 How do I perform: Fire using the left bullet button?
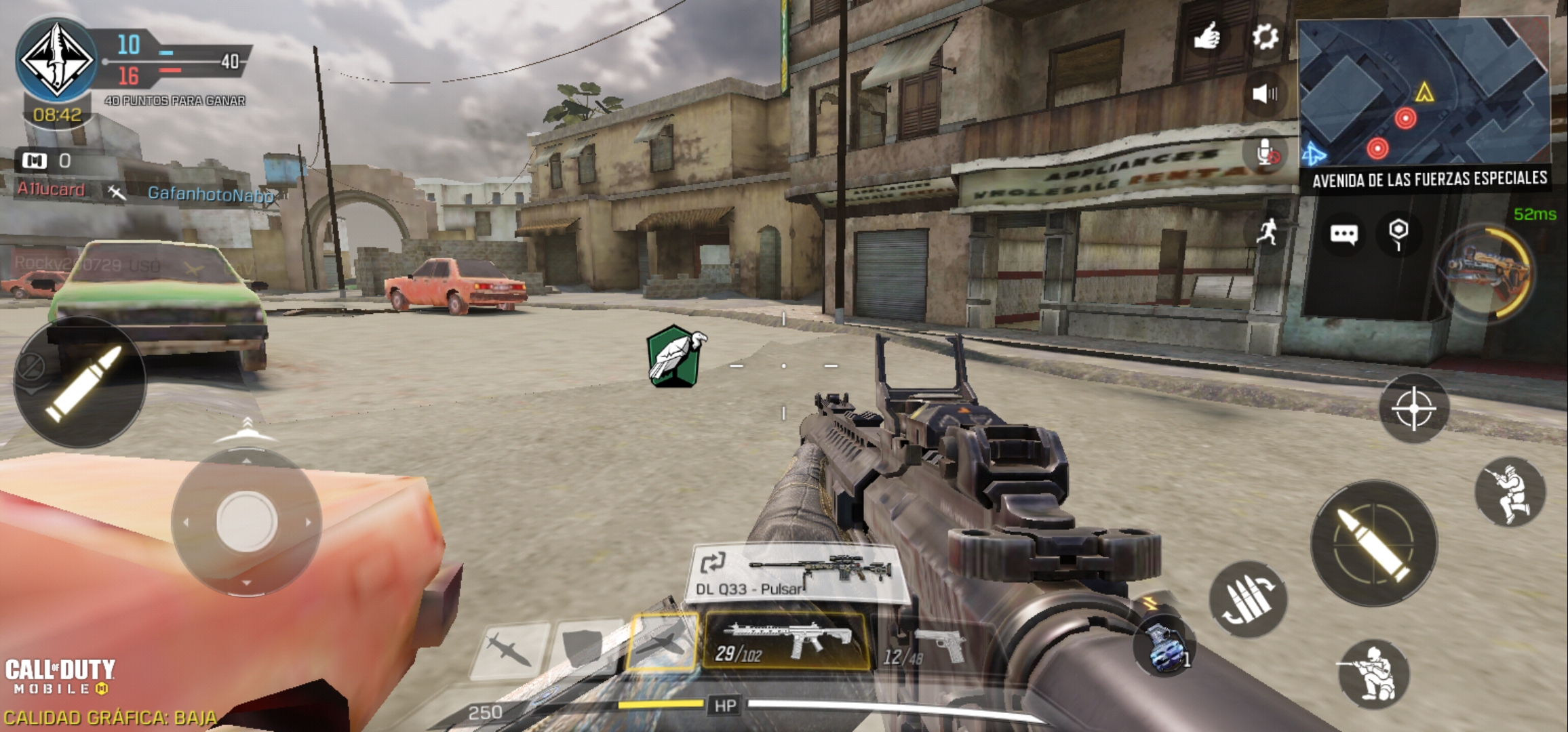click(80, 382)
